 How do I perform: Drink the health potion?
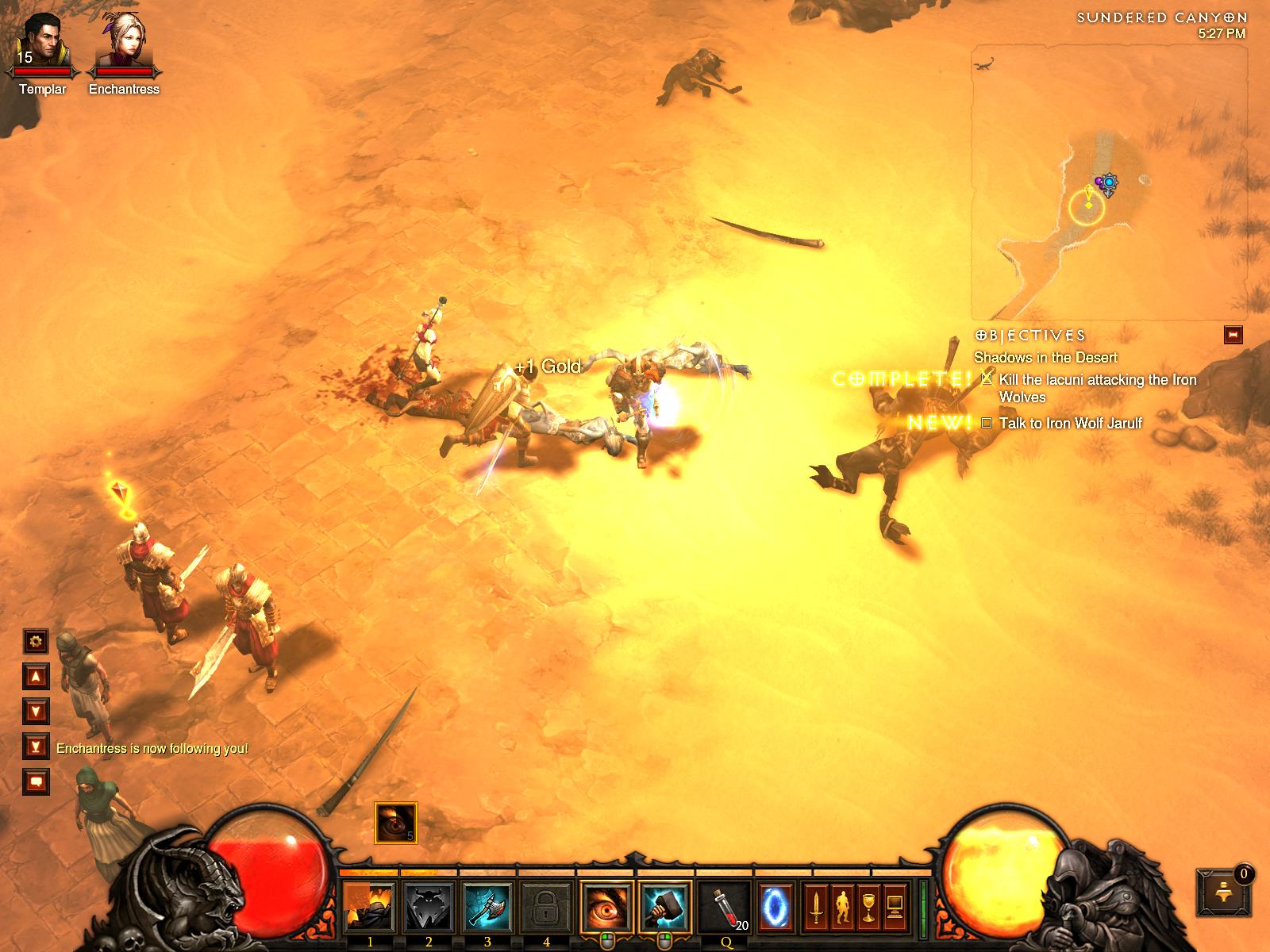725,907
